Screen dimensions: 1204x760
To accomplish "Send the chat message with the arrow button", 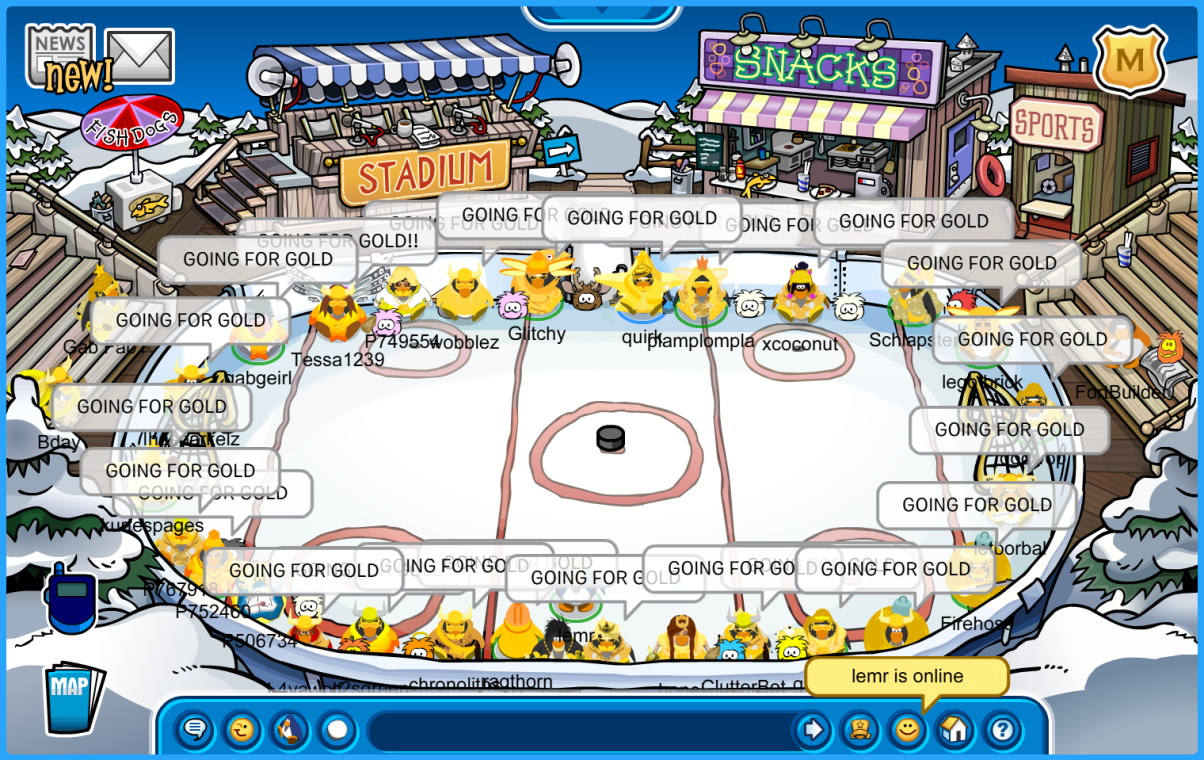I will (813, 730).
